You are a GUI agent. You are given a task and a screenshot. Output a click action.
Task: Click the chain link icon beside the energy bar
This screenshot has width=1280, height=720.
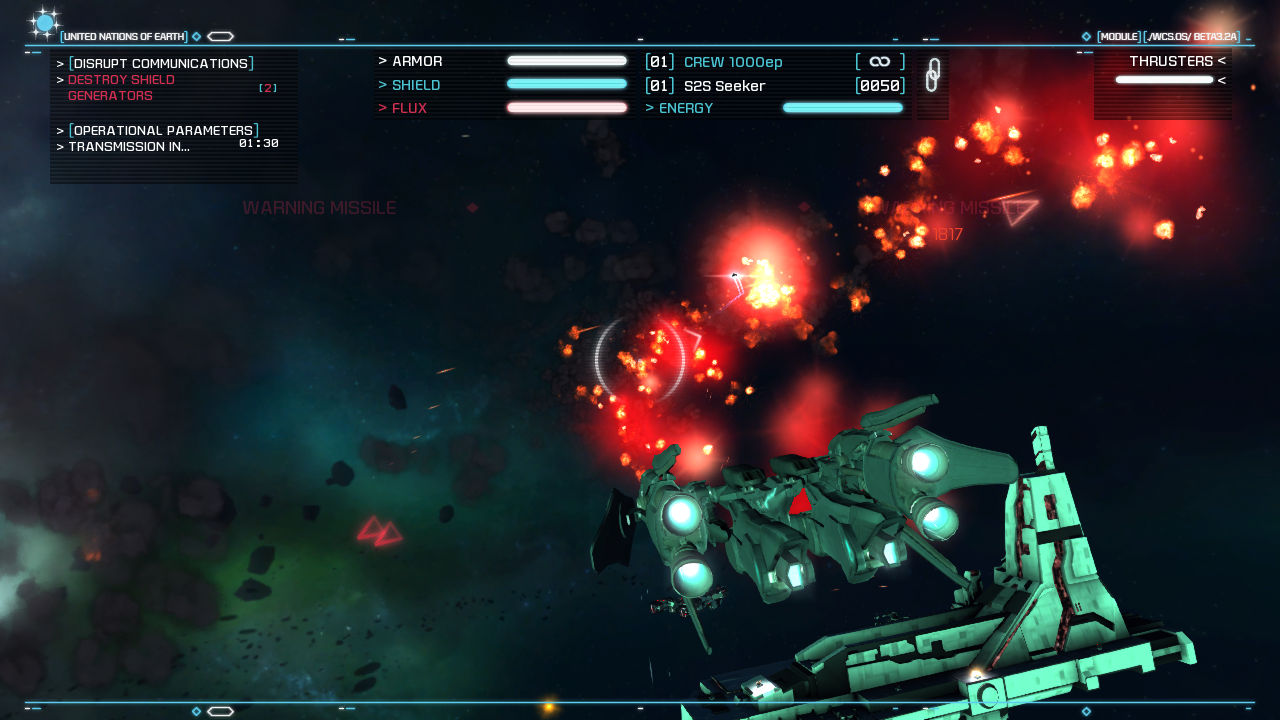932,75
